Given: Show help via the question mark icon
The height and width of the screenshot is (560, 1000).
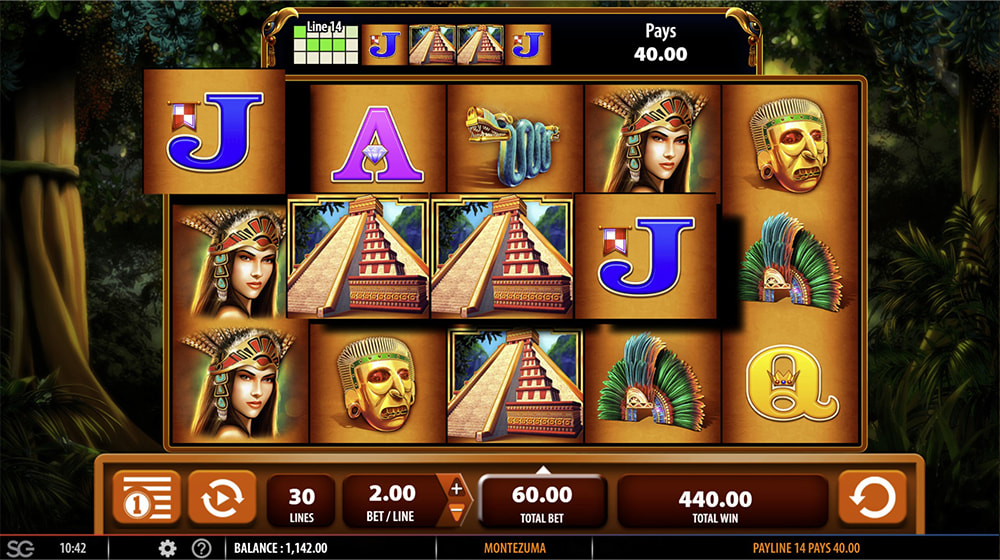Looking at the screenshot, I should tap(201, 548).
